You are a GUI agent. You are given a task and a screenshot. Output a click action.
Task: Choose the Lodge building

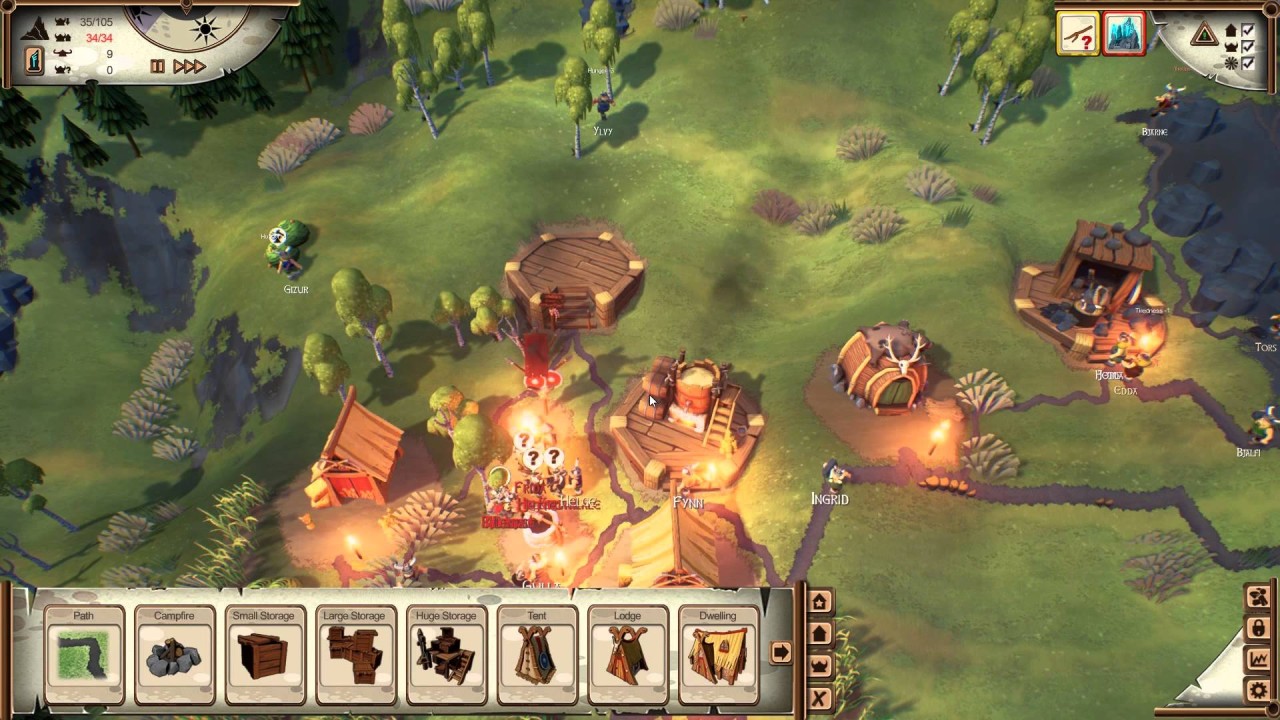[x=627, y=655]
